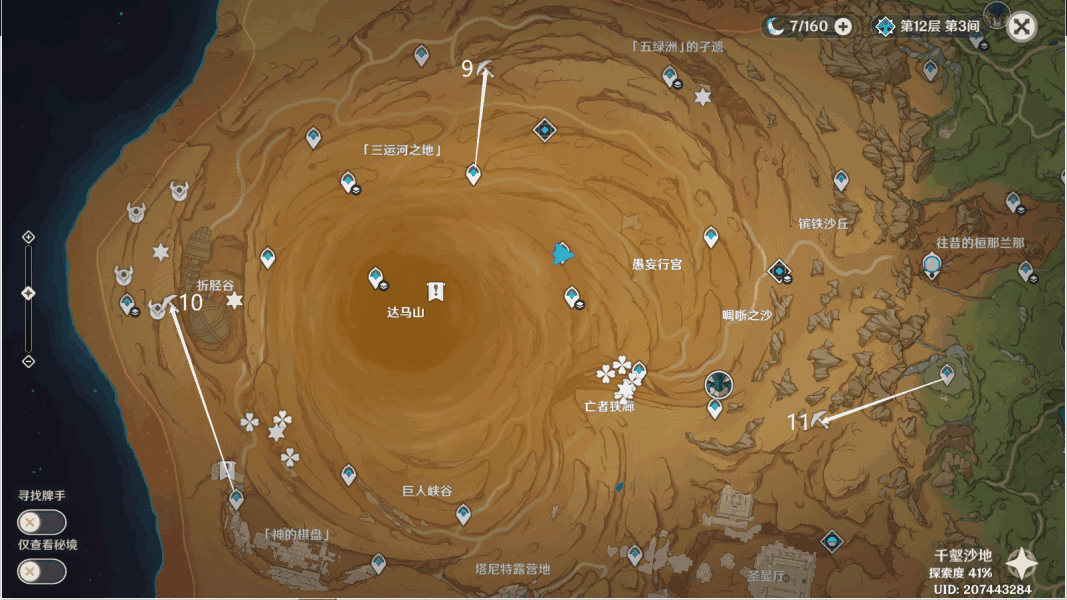
Task: Zoom out with the slider's minus button
Action: pyautogui.click(x=28, y=361)
